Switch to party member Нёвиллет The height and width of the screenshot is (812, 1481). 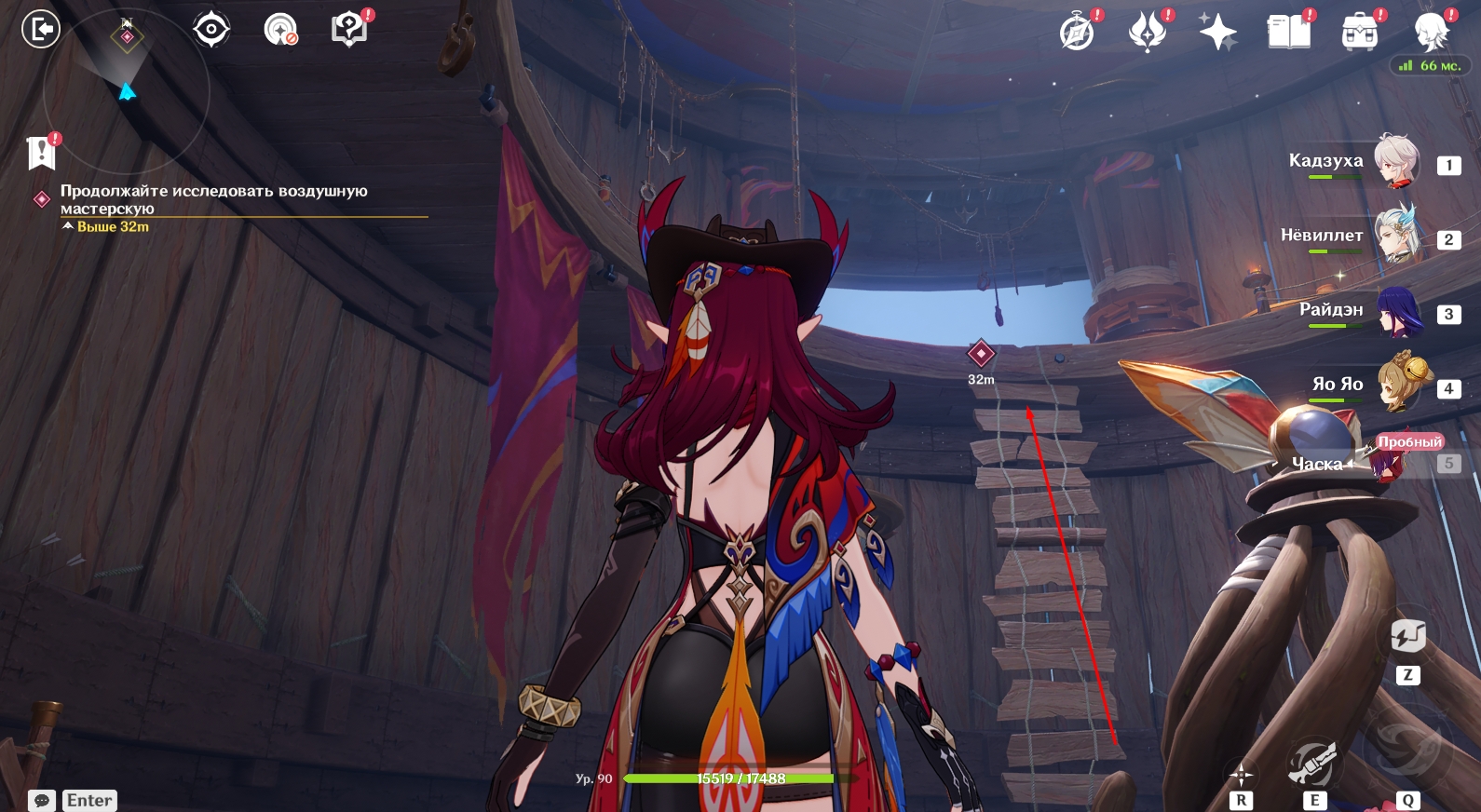tap(1396, 237)
